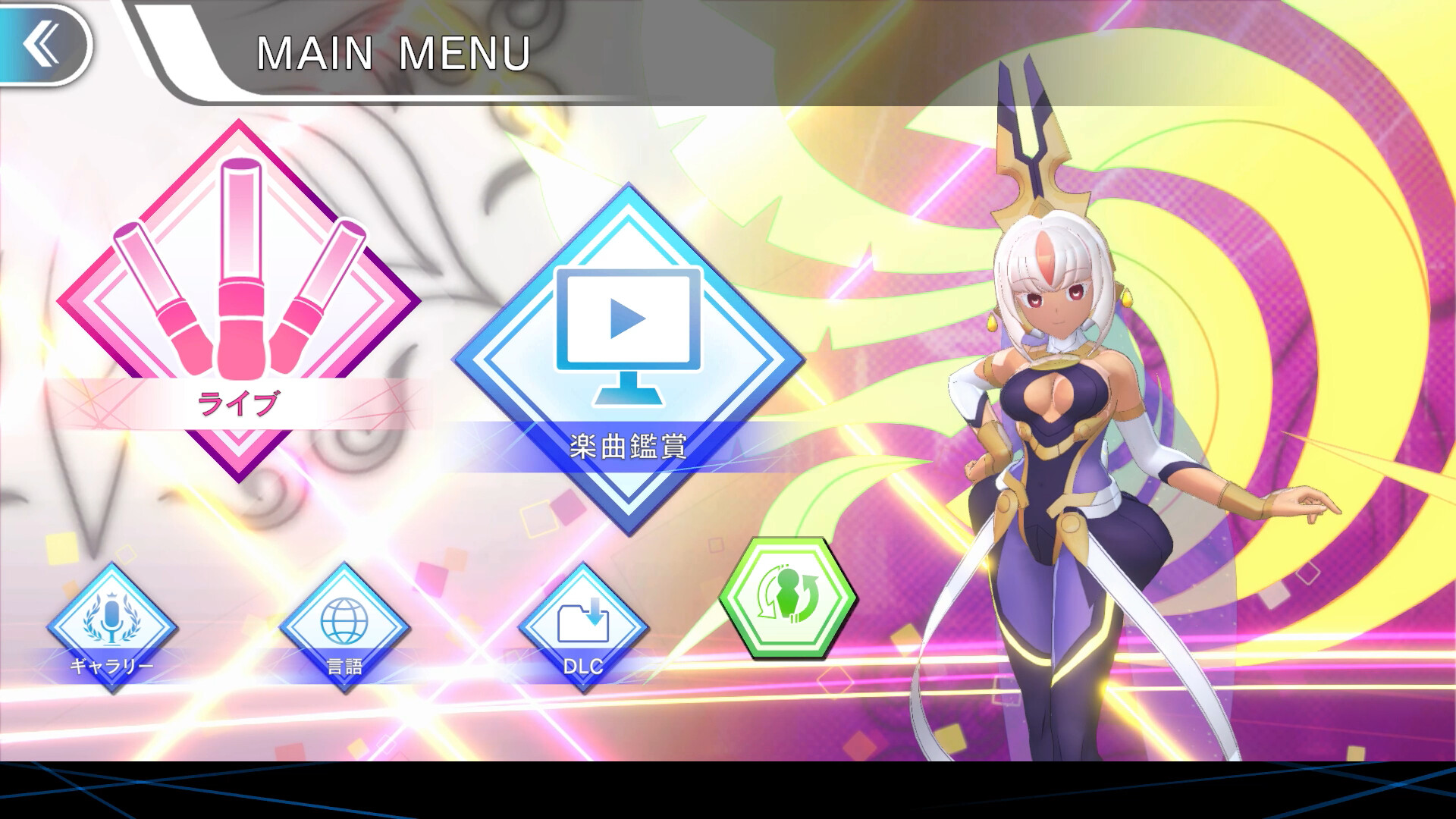Expand the DLC content list
The width and height of the screenshot is (1456, 819).
click(582, 622)
